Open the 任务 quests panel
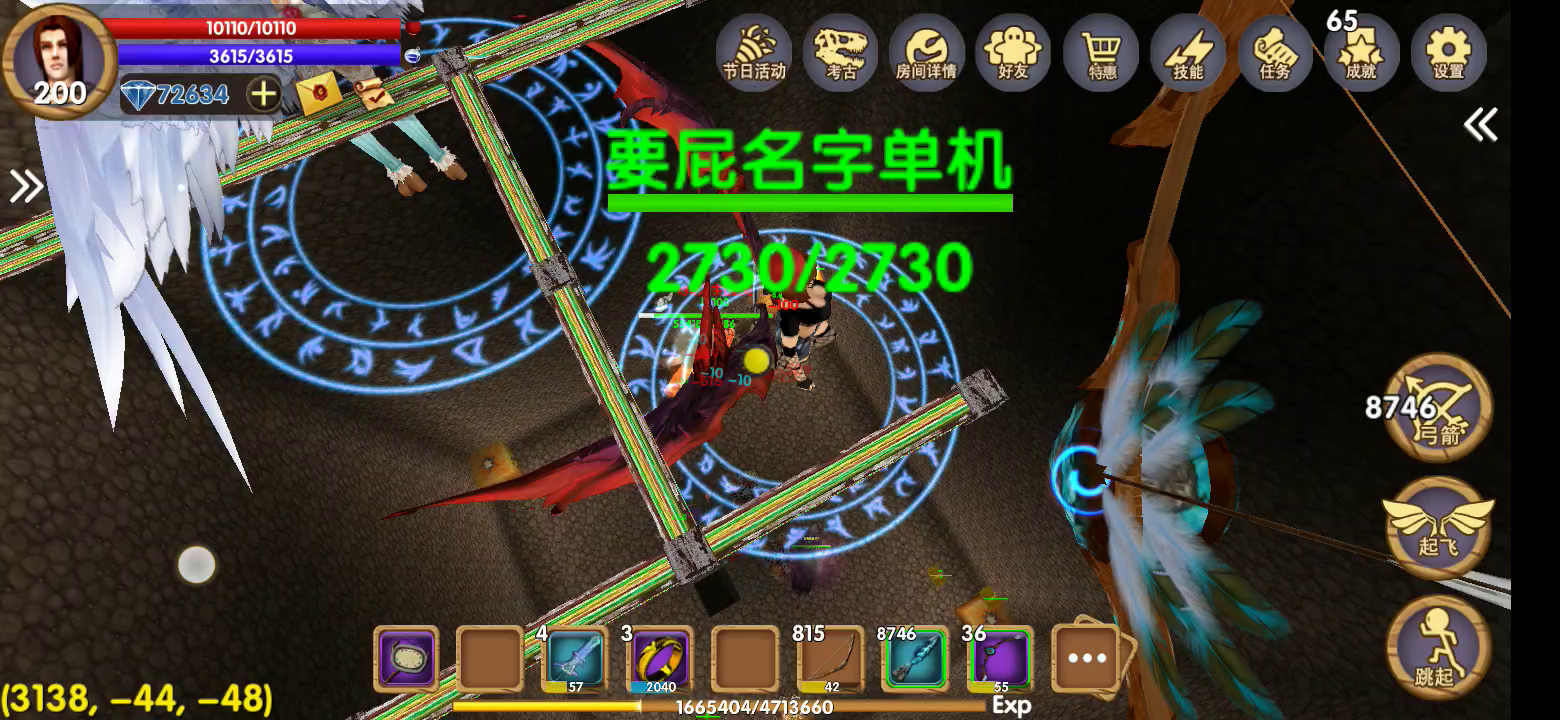Viewport: 1560px width, 720px height. coord(1274,55)
